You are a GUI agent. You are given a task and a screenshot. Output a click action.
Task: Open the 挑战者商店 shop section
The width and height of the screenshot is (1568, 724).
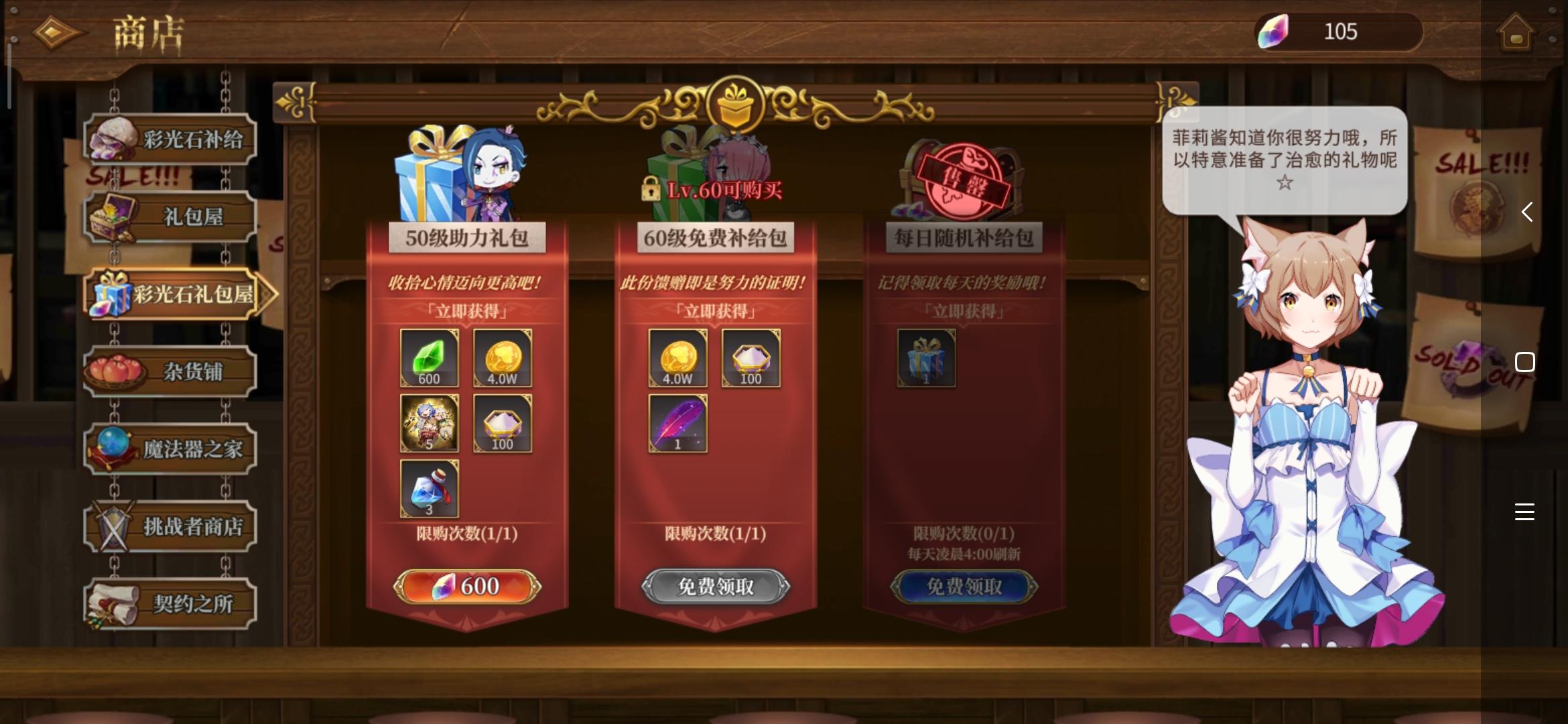(171, 527)
